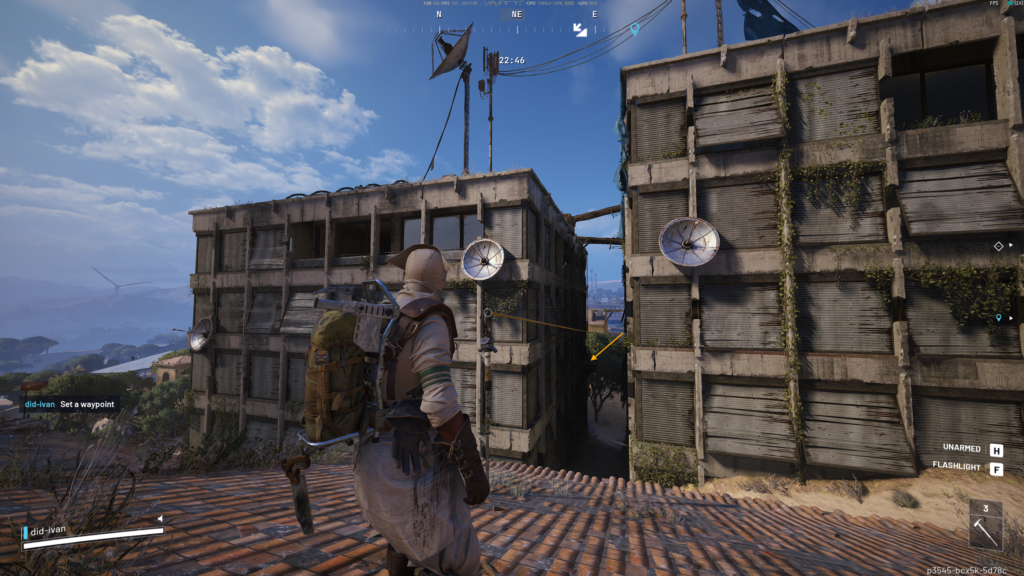Click the blue pin marker at the screen edge
The image size is (1024, 576).
998,318
